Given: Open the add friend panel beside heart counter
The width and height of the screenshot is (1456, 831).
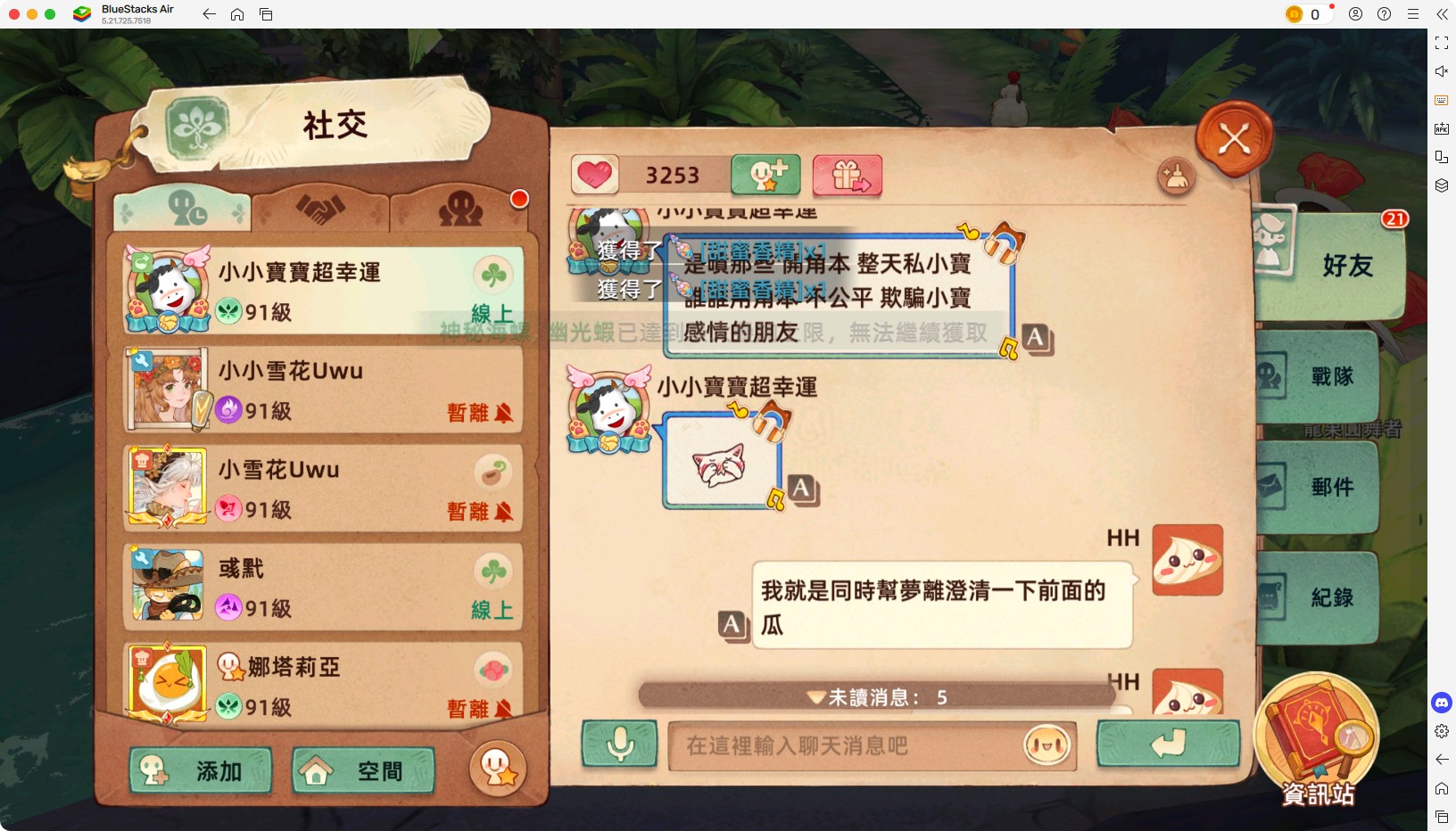Looking at the screenshot, I should pos(765,176).
